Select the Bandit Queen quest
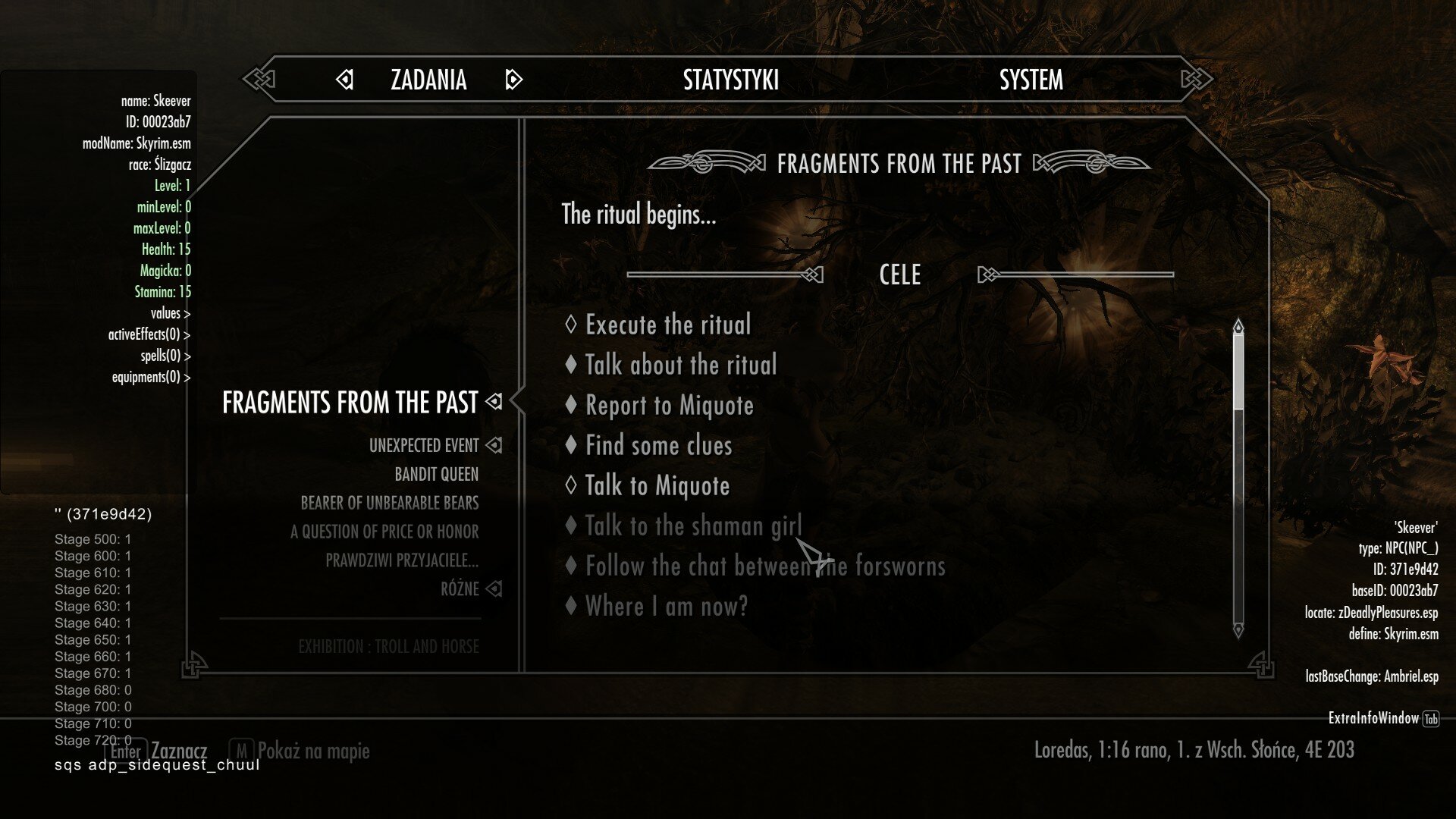 [436, 474]
